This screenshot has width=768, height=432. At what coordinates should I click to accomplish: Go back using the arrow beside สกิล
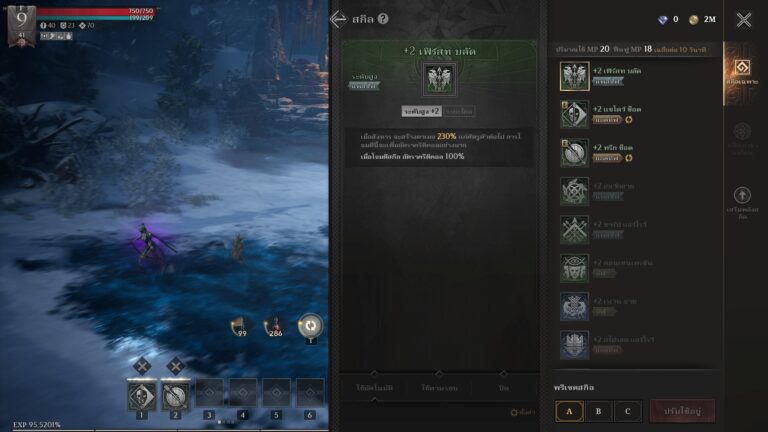coord(338,19)
